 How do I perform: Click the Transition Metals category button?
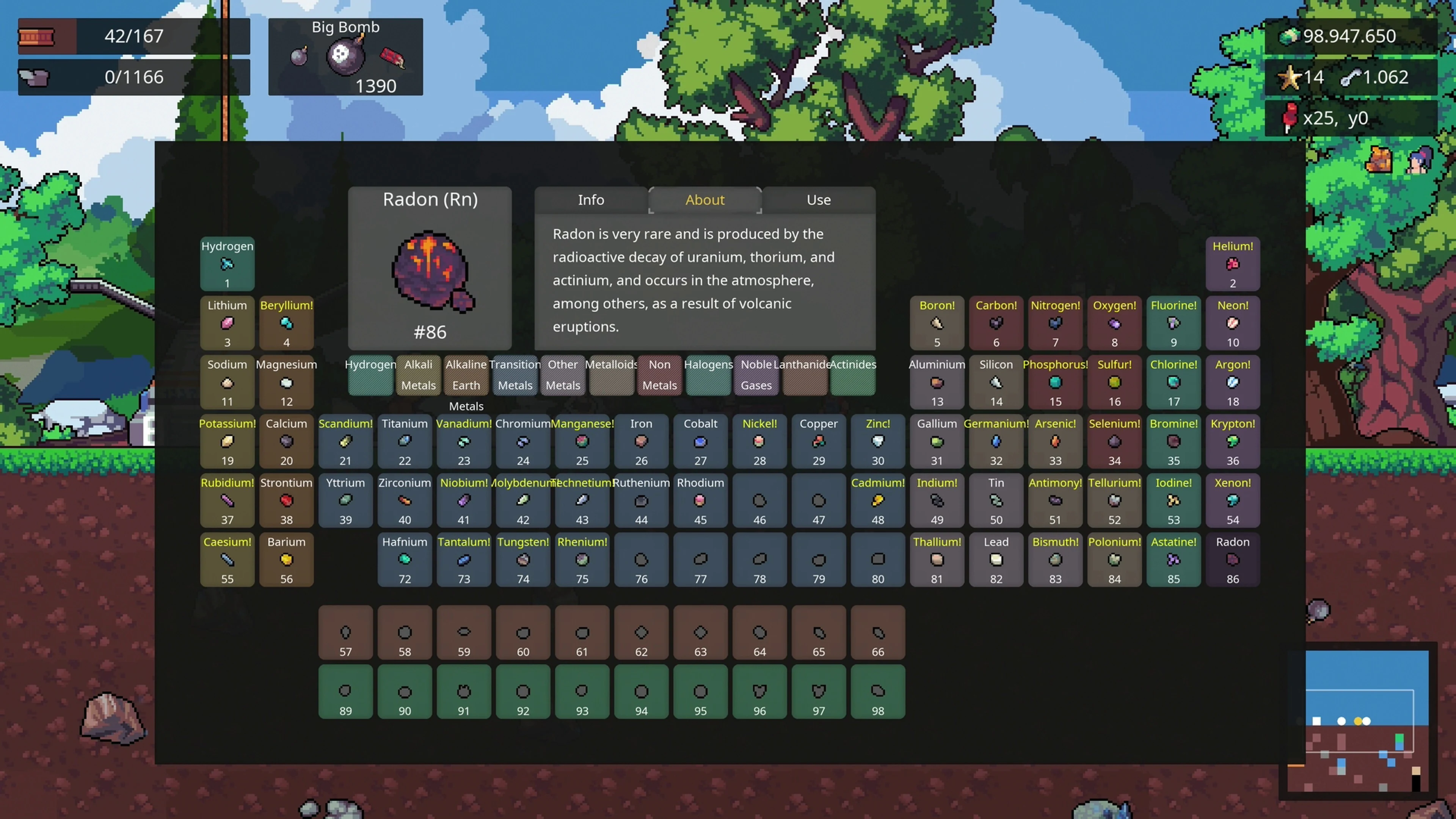515,375
